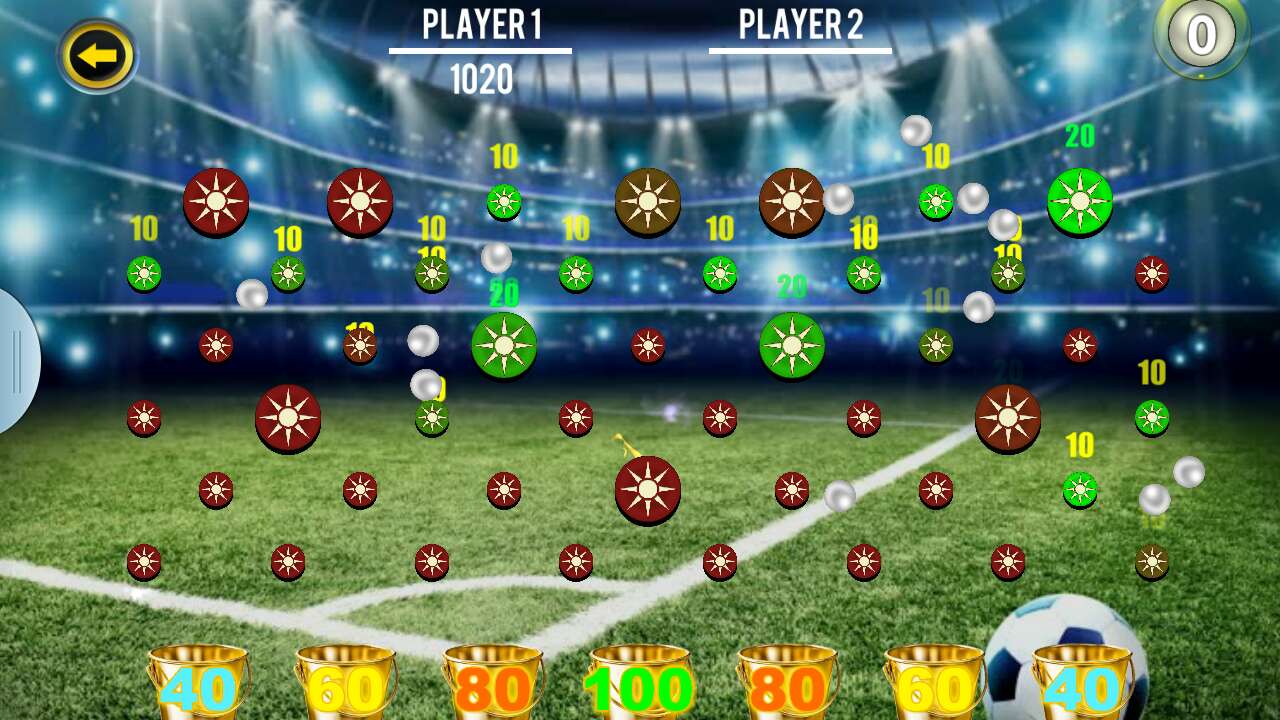
Task: Tap the large red peg above the 100 bucket
Action: click(648, 491)
